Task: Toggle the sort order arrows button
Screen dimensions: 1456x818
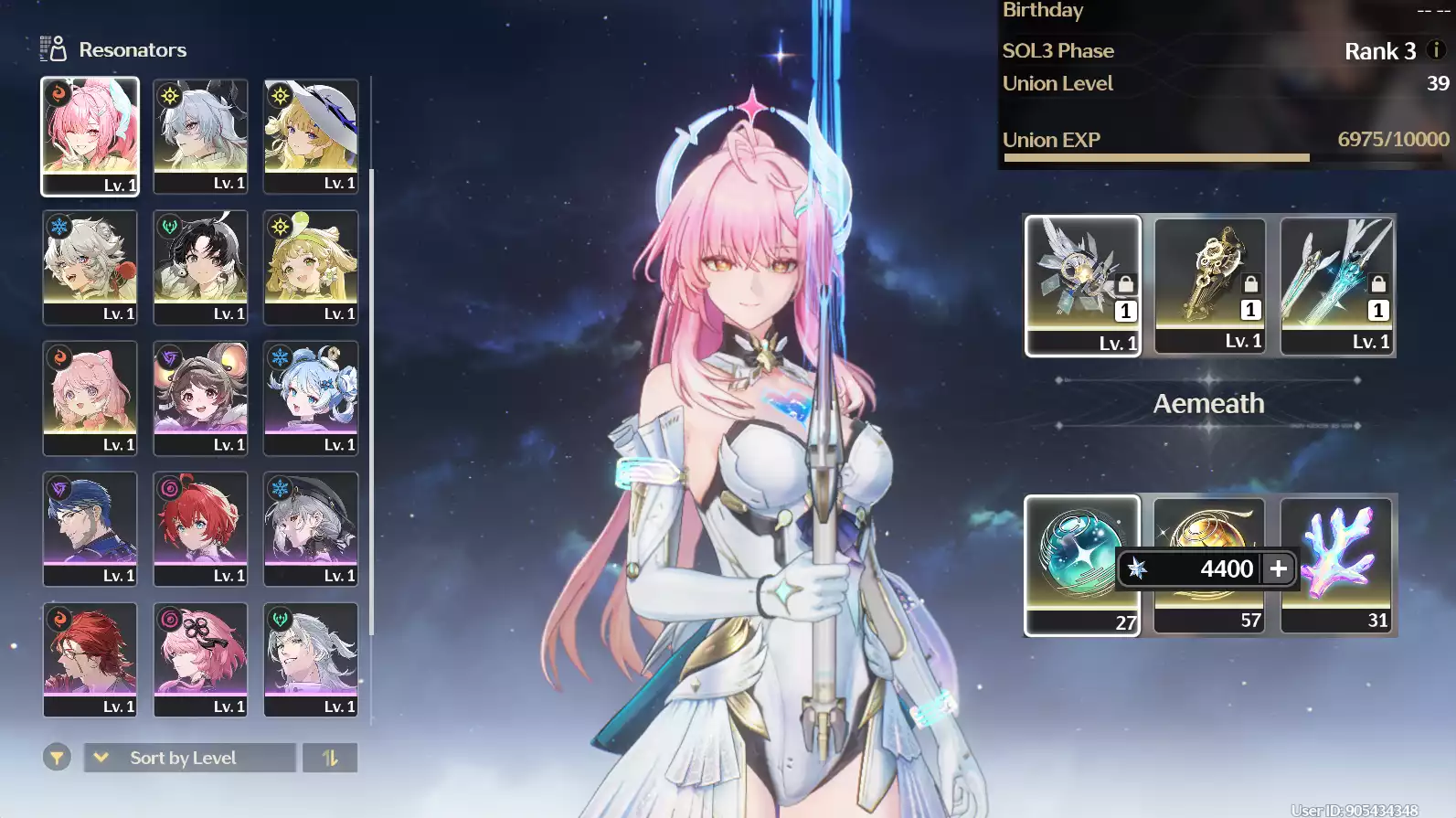Action: coord(330,758)
